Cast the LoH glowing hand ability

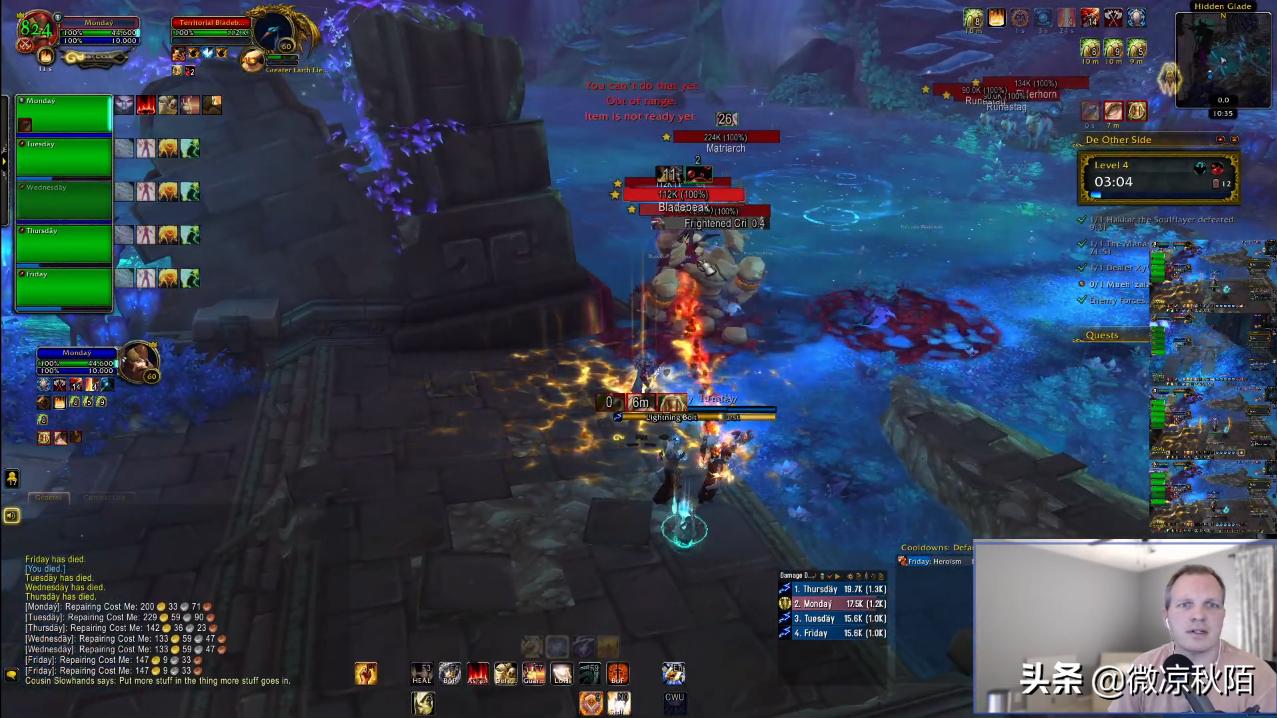click(562, 673)
